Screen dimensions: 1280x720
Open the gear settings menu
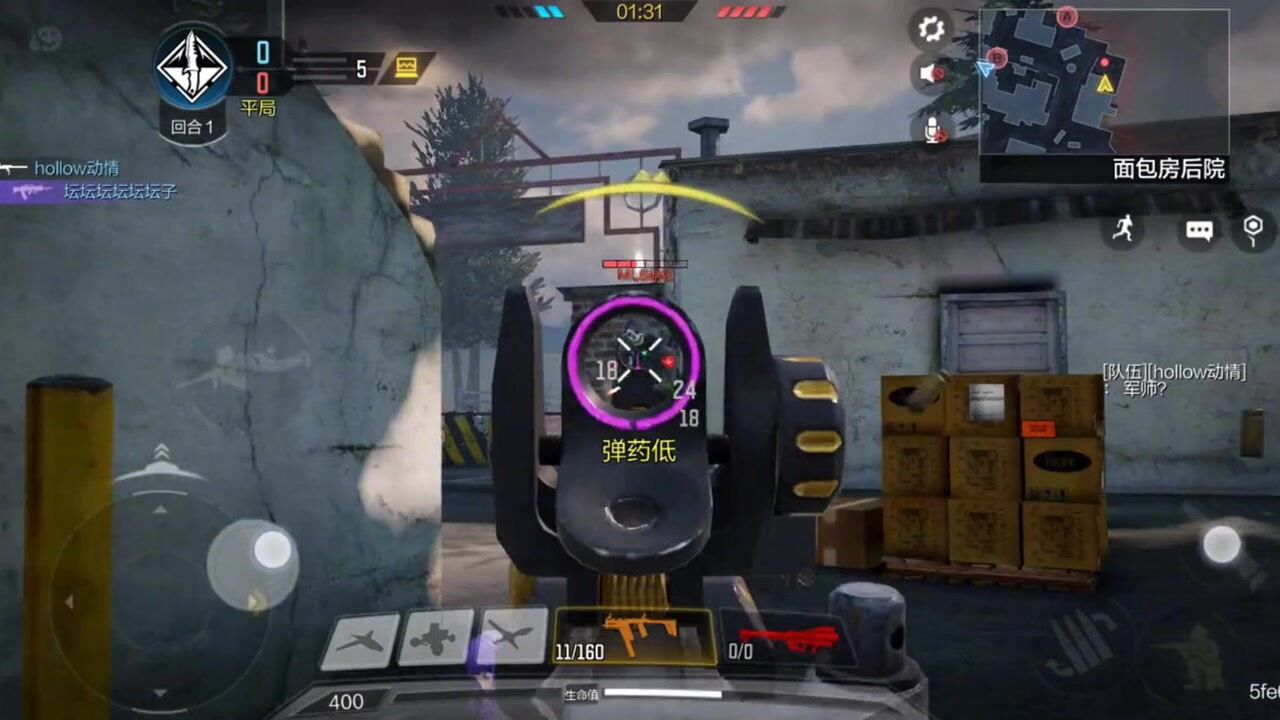click(x=931, y=29)
